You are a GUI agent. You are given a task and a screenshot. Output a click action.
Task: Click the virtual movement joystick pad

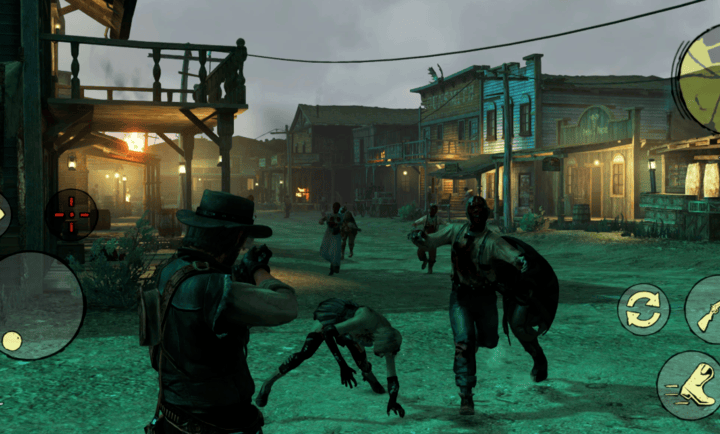click(x=38, y=306)
